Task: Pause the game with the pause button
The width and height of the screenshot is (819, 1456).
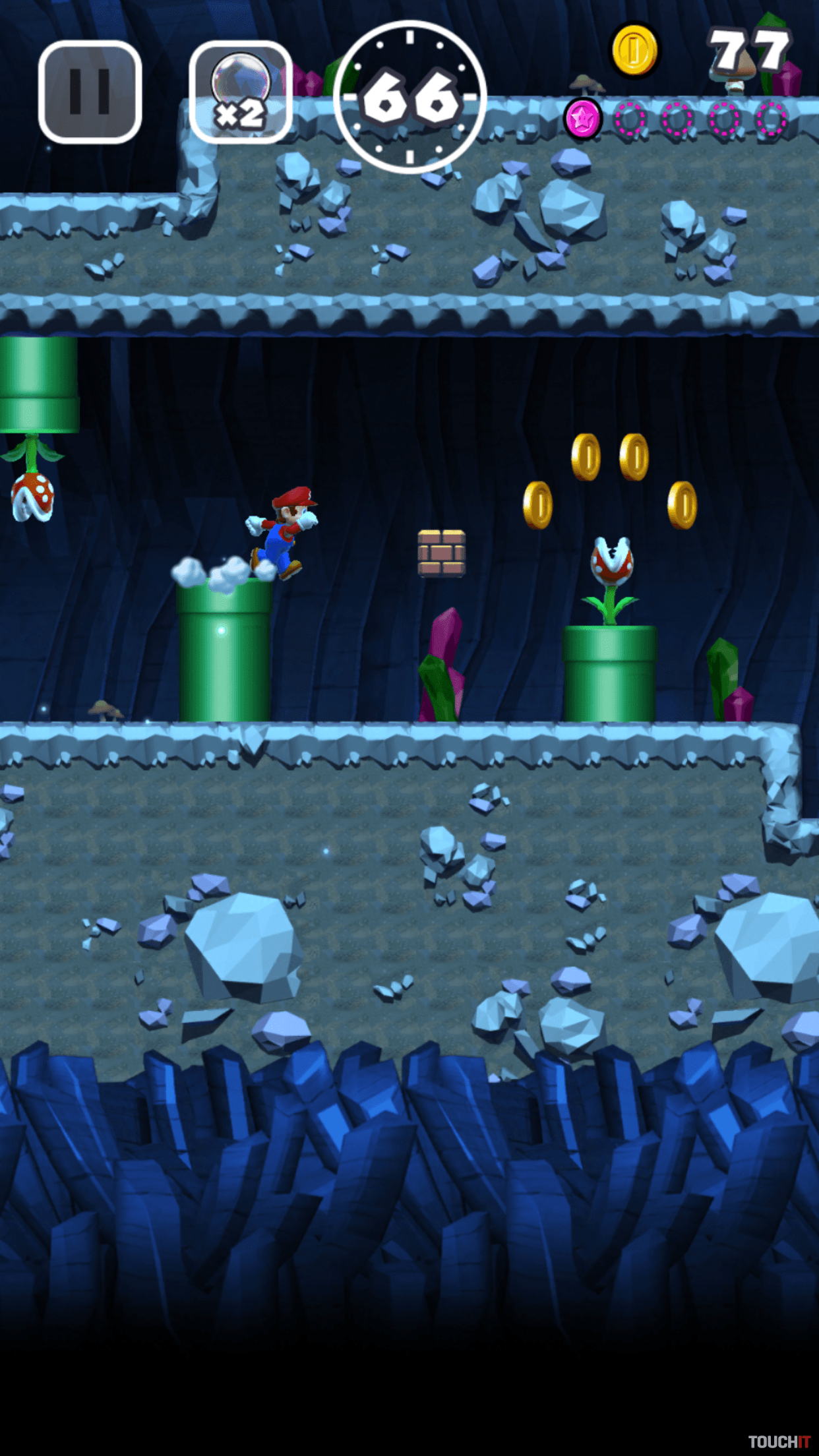Action: 90,92
